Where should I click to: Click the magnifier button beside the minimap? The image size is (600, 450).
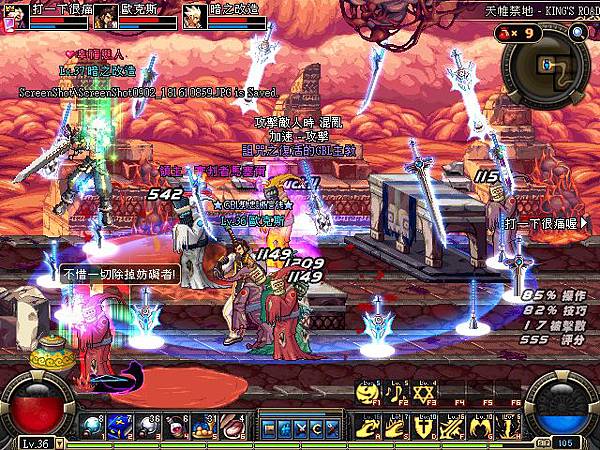[578, 33]
